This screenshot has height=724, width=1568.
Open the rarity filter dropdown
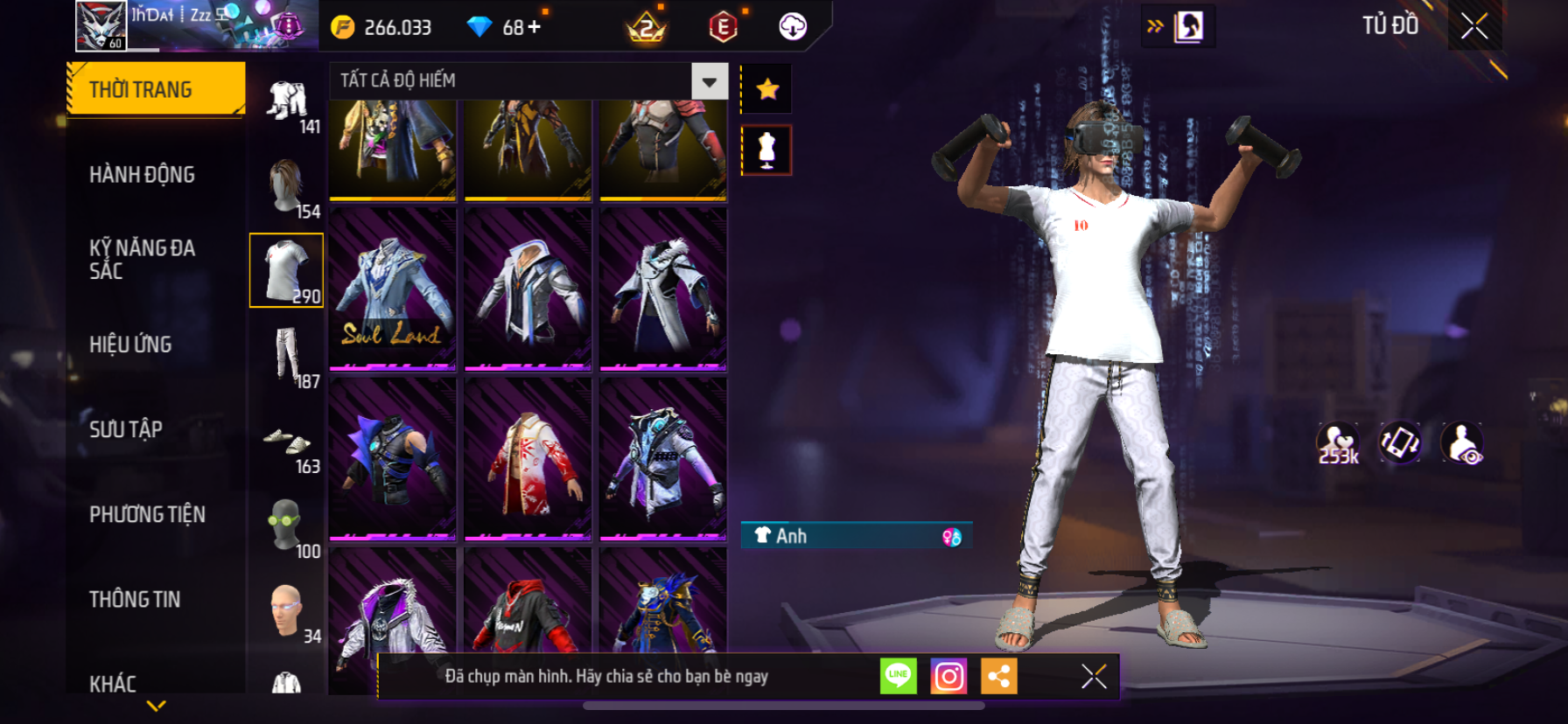point(709,81)
